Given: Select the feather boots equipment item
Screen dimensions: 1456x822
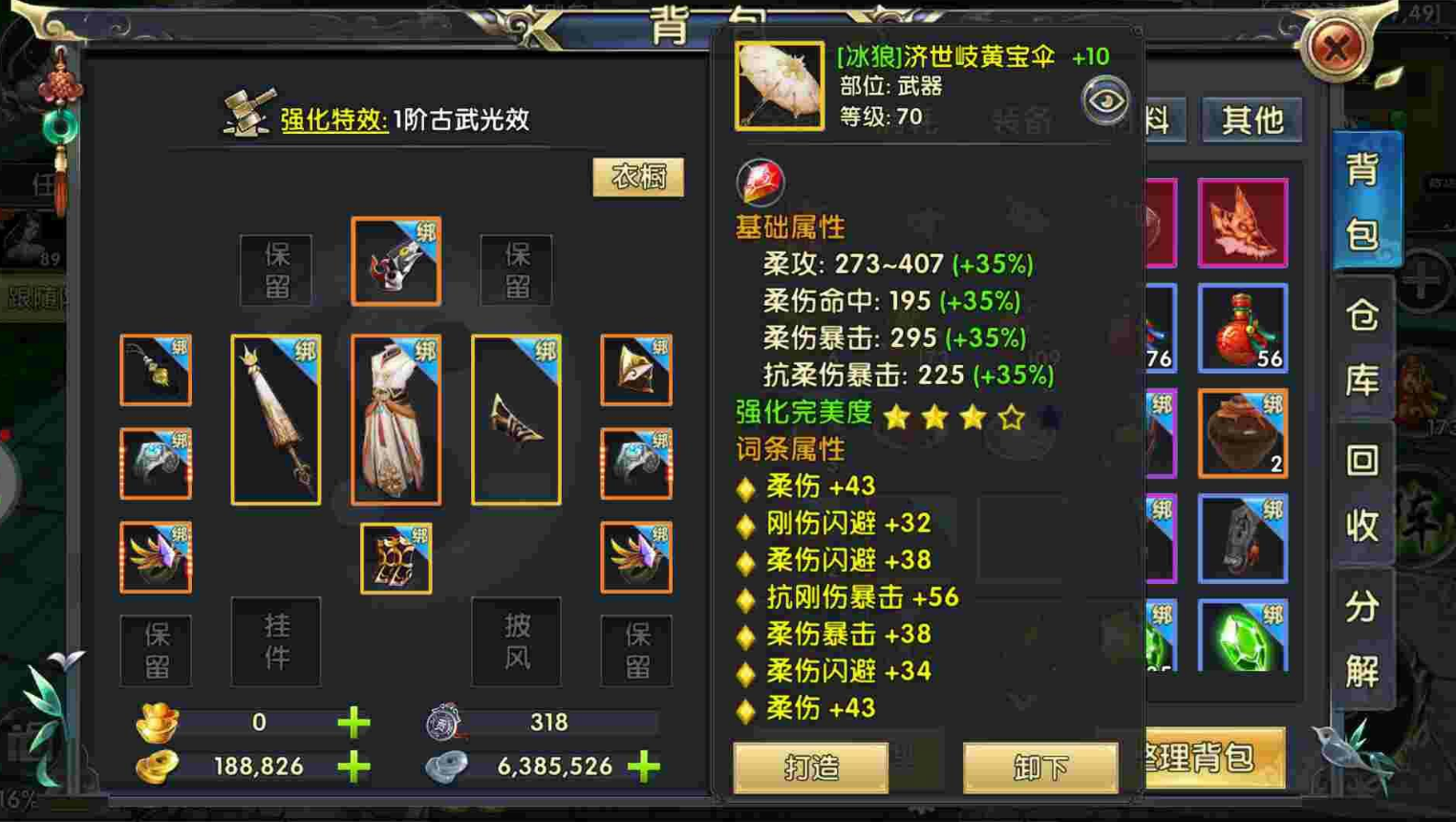Looking at the screenshot, I should (x=155, y=558).
